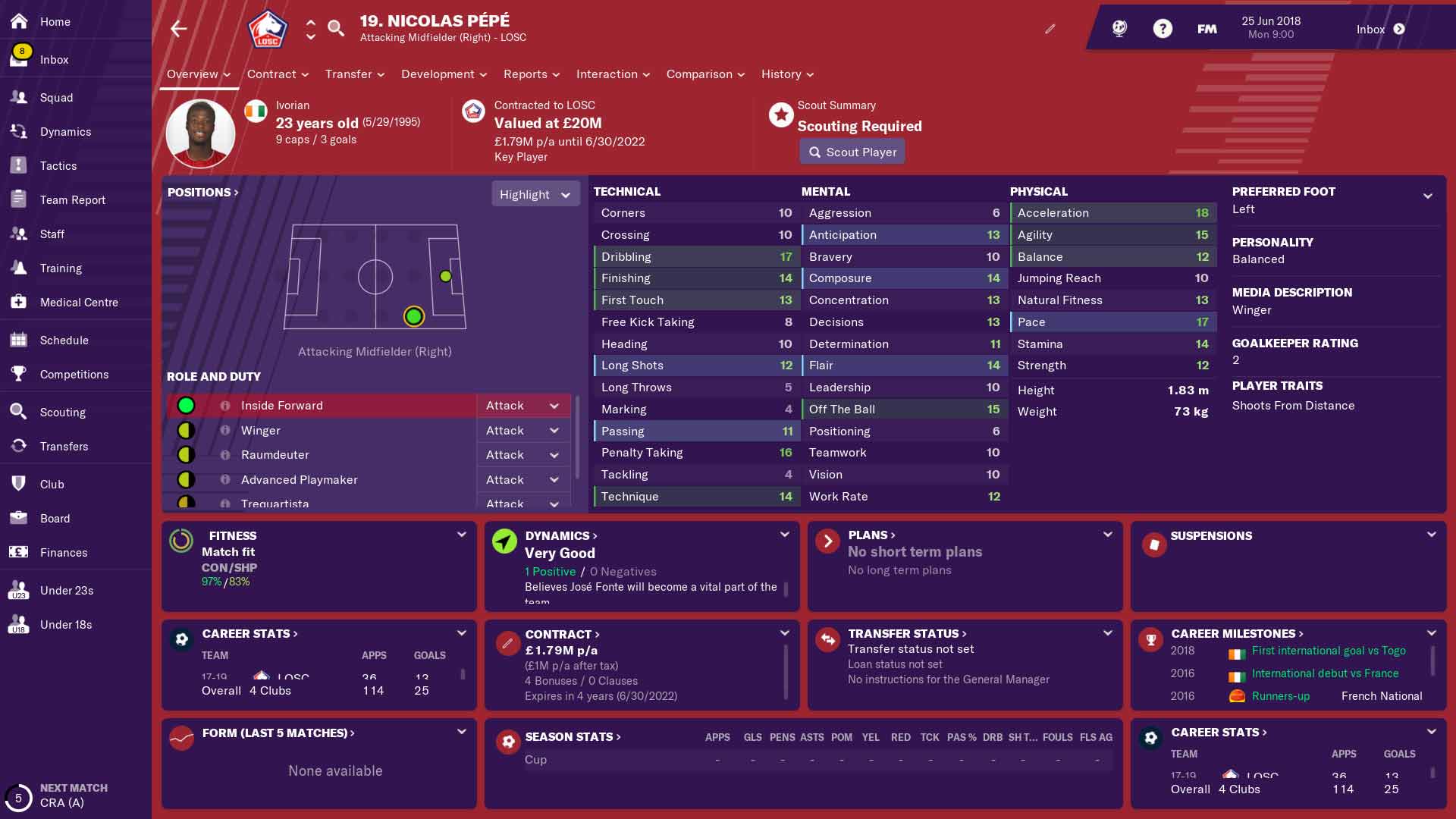The width and height of the screenshot is (1456, 819).
Task: Change the Winger duty dropdown
Action: pyautogui.click(x=522, y=431)
